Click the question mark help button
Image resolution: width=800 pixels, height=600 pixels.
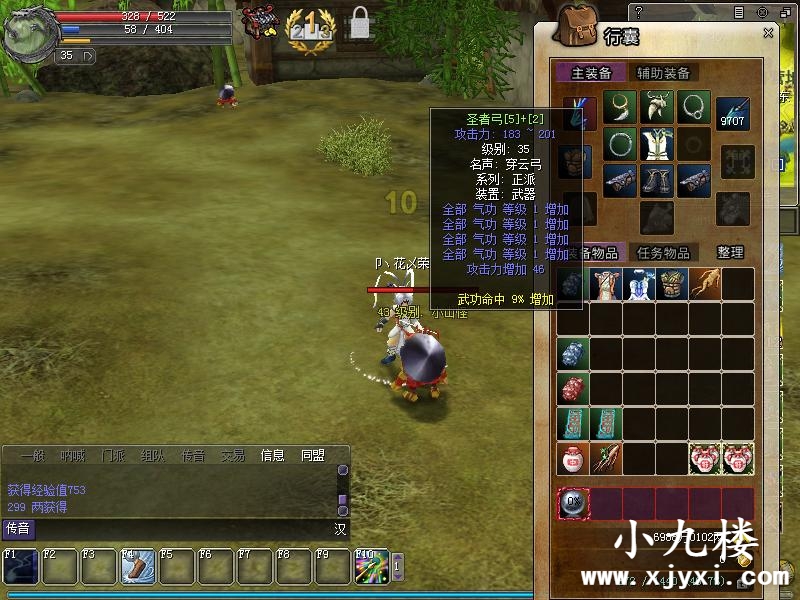(639, 12)
